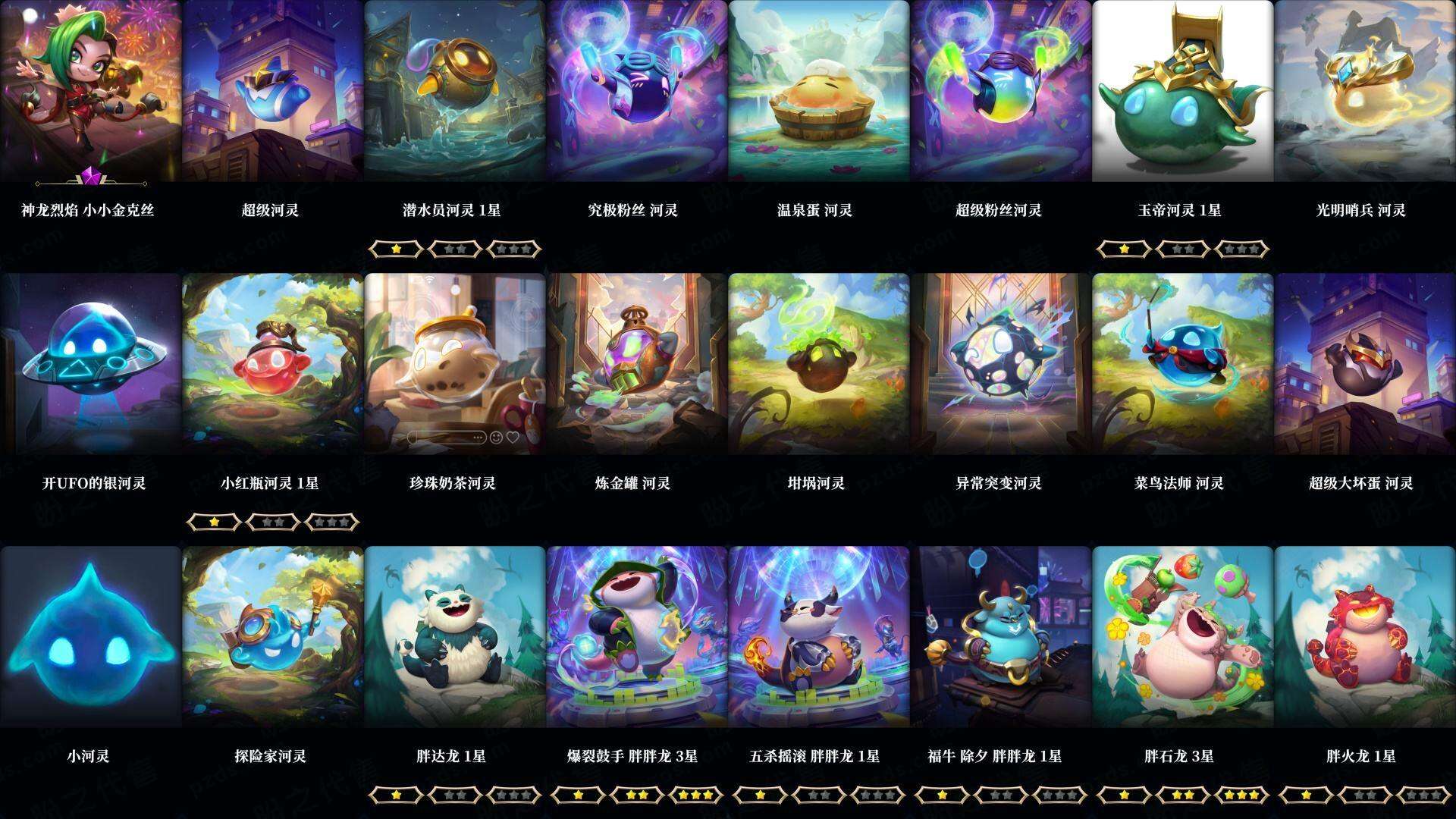Switch 爆裂鼓手 胖胖龙 to 1星
Viewport: 1456px width, 819px height.
579,796
